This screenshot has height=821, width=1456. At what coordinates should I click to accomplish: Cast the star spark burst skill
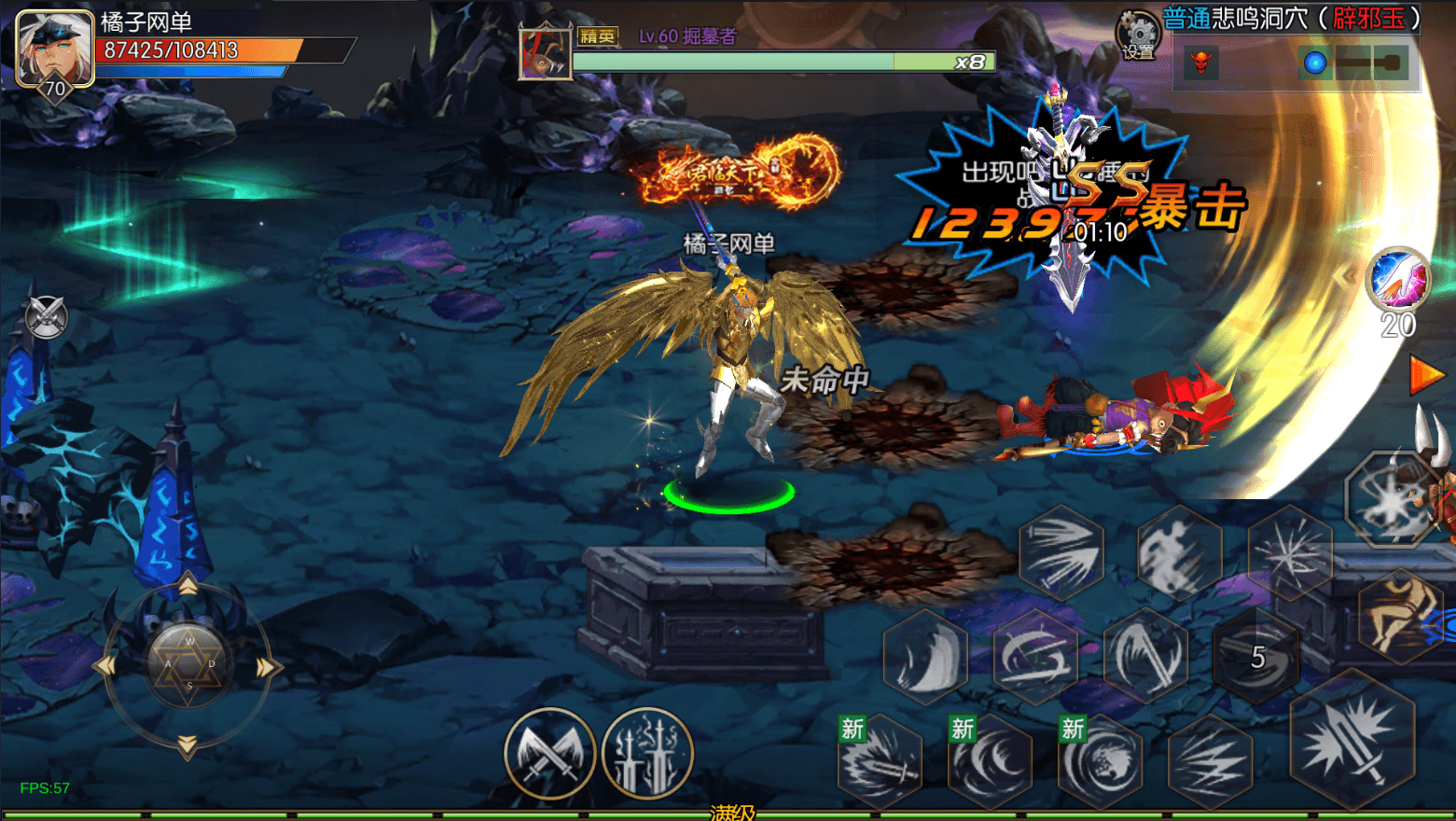coord(1290,553)
